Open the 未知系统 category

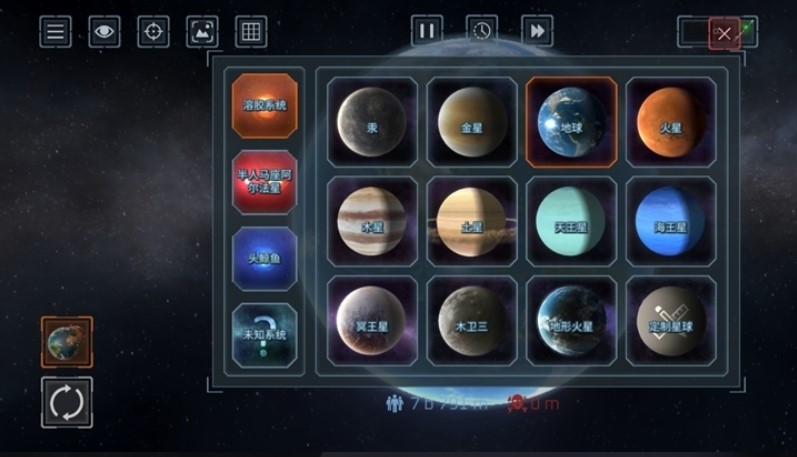(265, 336)
